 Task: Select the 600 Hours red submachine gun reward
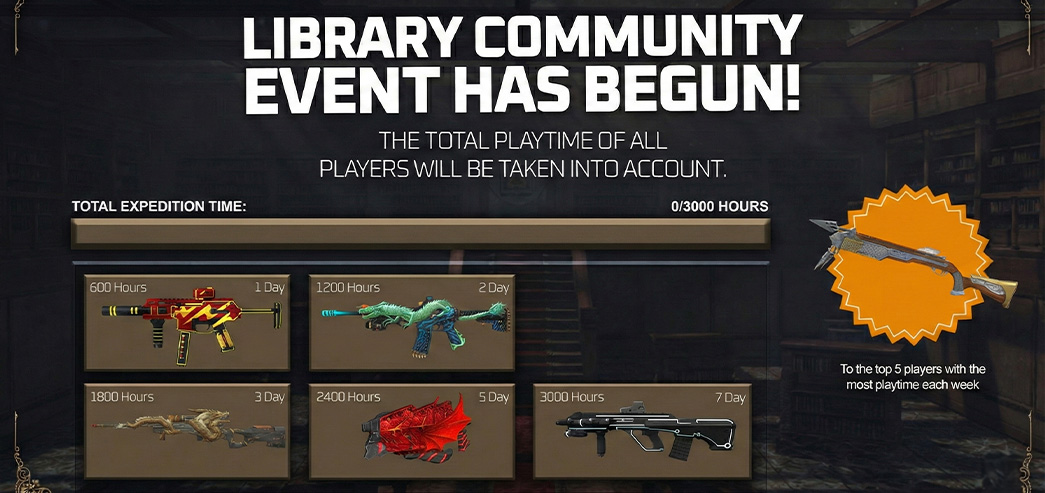tap(187, 322)
